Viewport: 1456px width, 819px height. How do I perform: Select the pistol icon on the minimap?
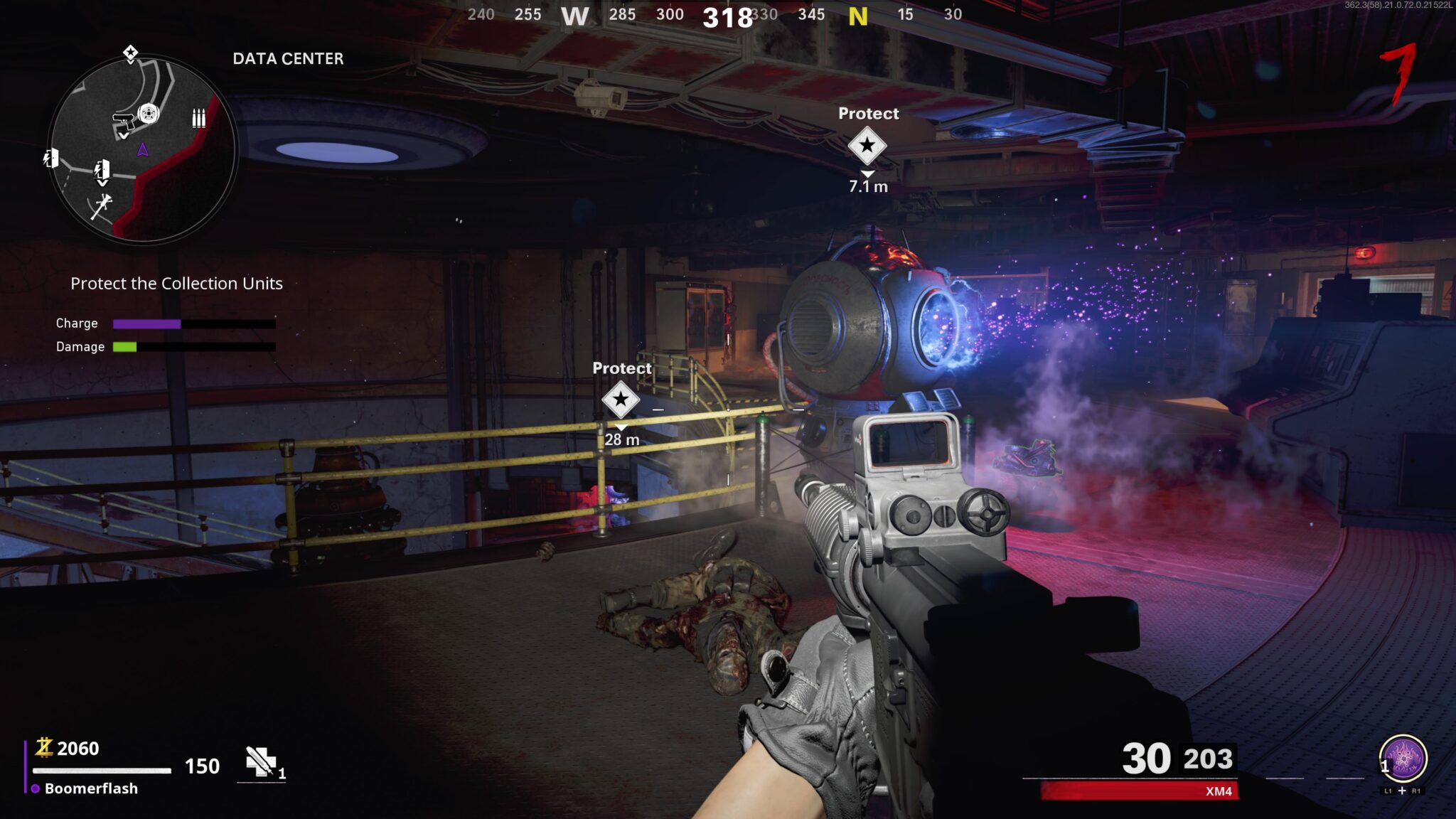click(x=124, y=122)
